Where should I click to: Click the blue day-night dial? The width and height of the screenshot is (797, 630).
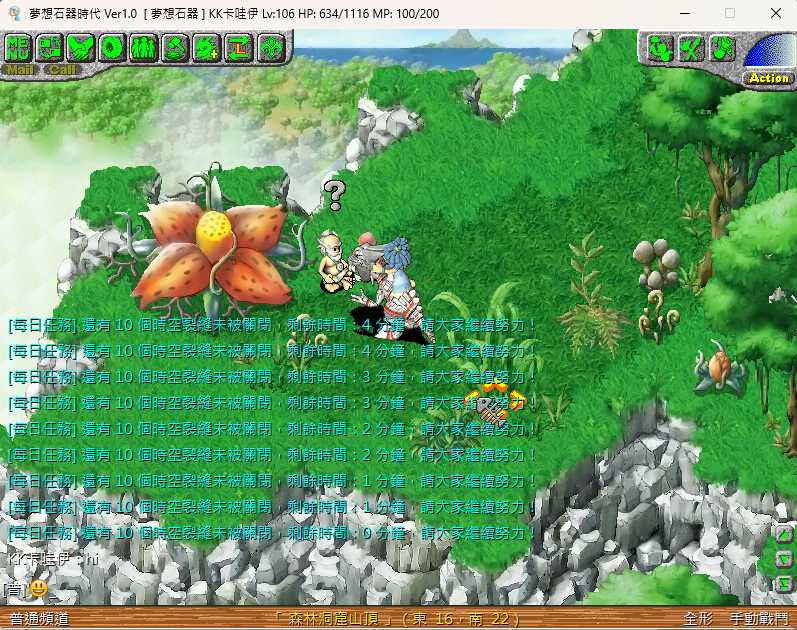point(772,52)
